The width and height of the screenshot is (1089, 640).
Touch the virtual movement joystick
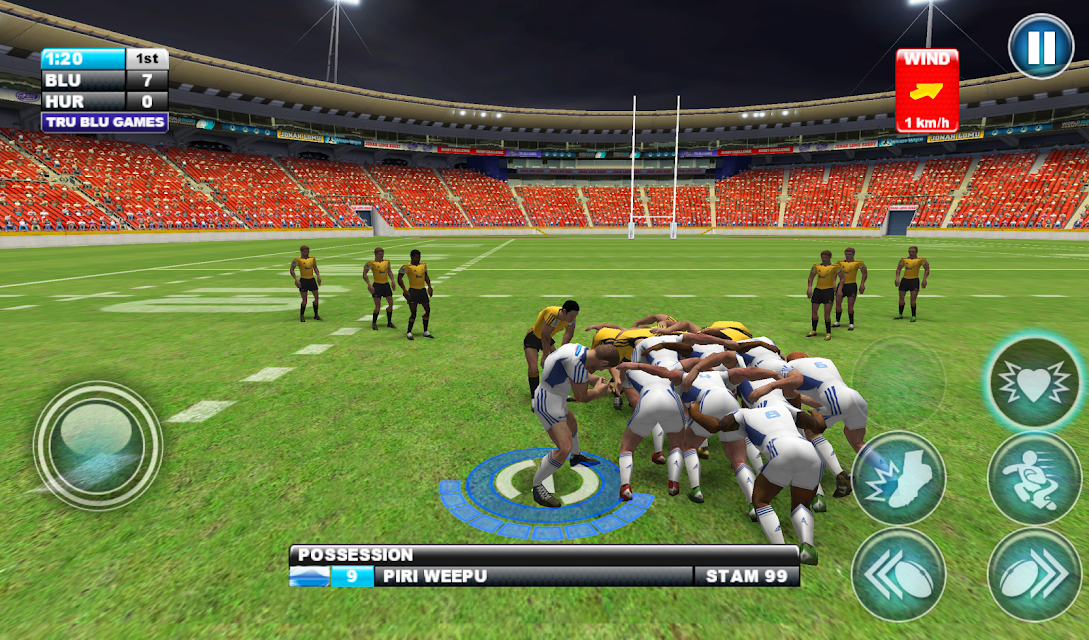tap(98, 445)
